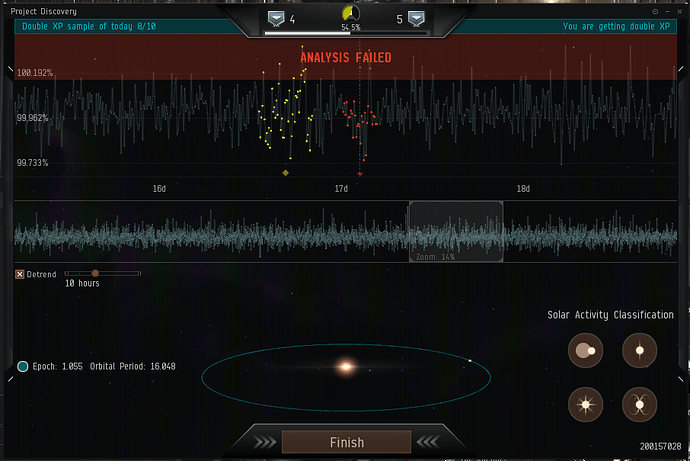
Task: Click the zoom window in overview graph
Action: (x=455, y=231)
